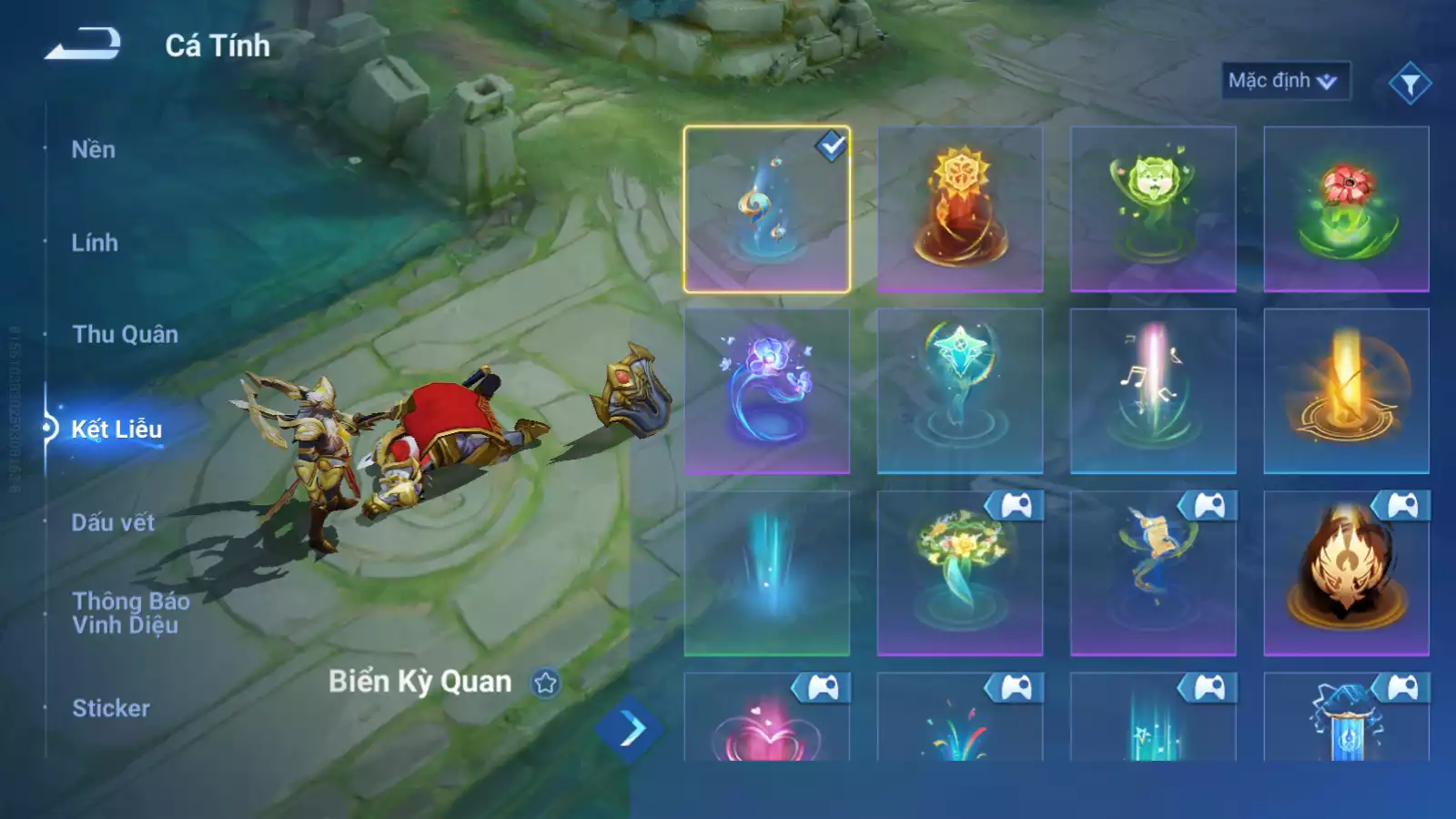Screen dimensions: 1456x819
Task: Go back using the arrow button
Action: coord(83,44)
